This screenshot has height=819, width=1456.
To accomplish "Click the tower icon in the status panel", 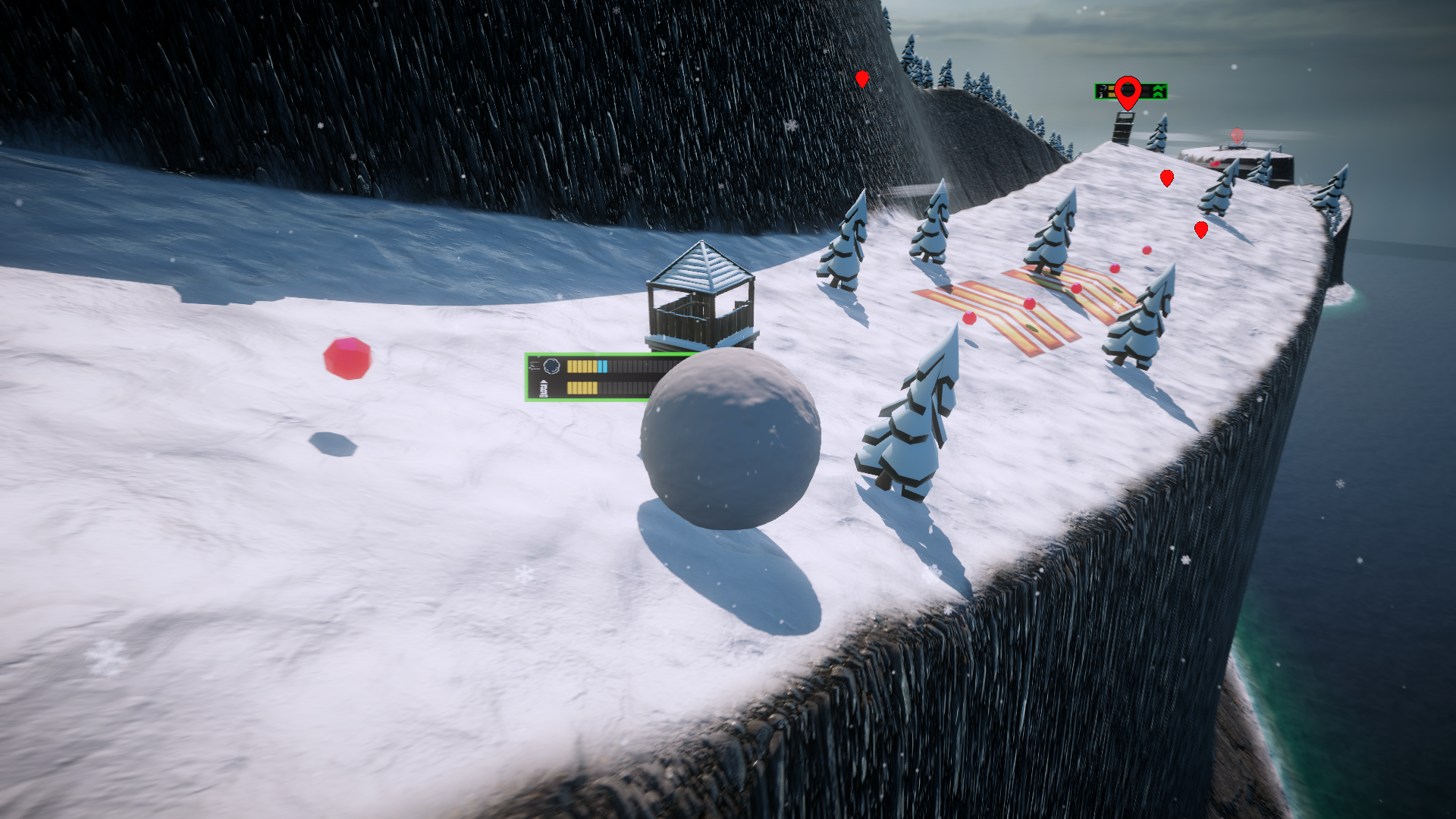I will [x=543, y=389].
